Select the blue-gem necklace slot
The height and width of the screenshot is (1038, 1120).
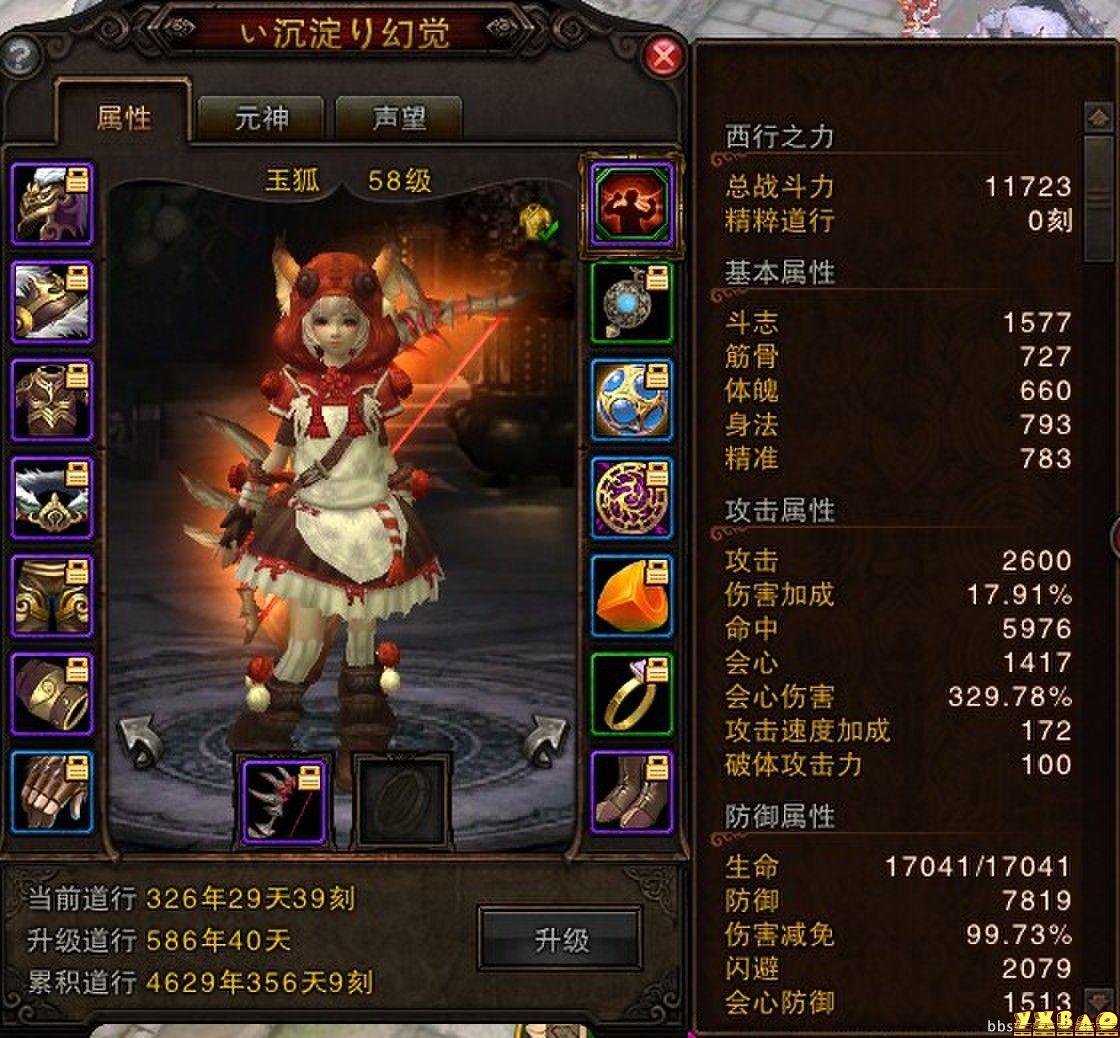(x=632, y=302)
